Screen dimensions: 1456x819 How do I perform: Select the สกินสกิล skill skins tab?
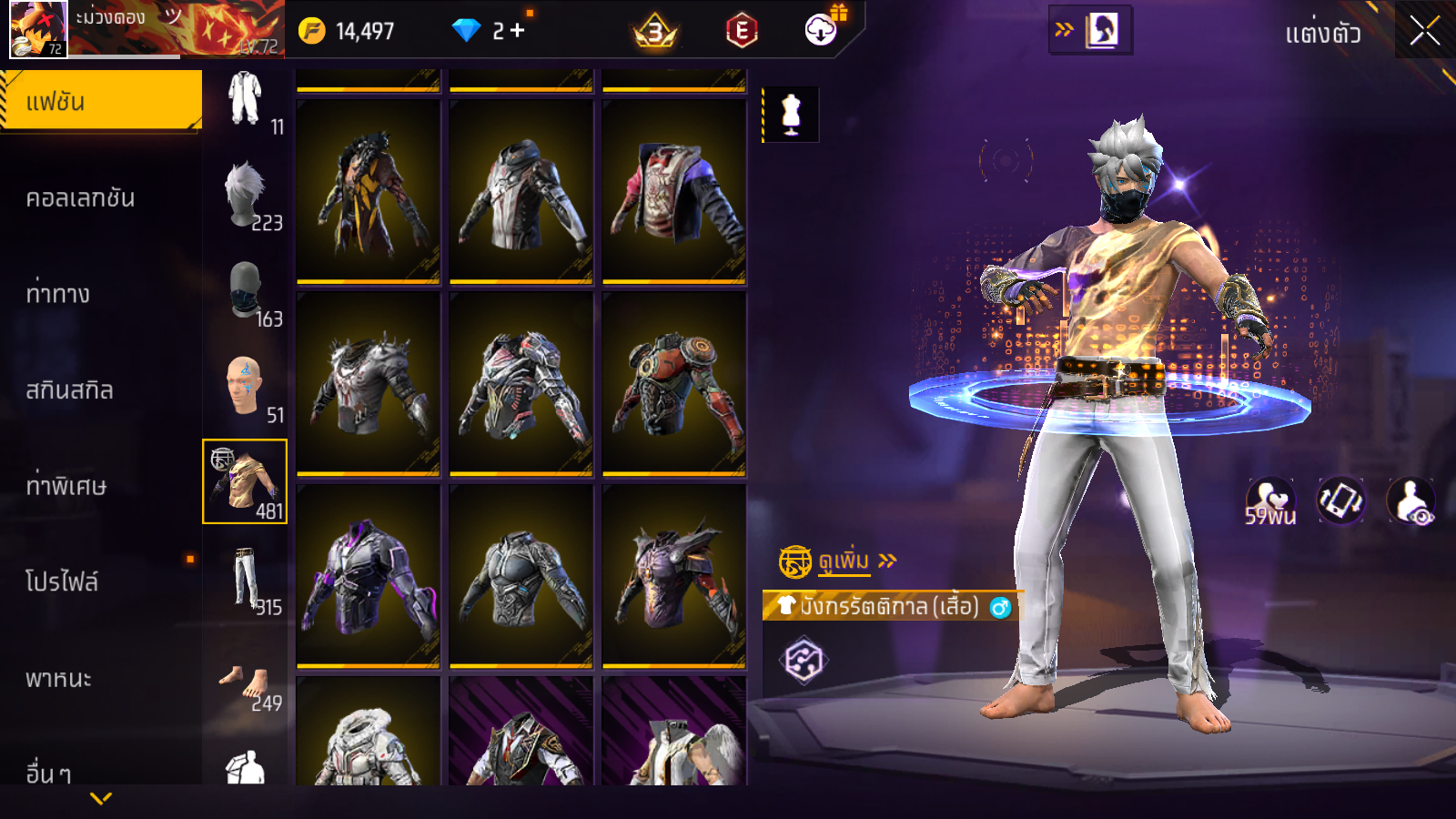70,390
